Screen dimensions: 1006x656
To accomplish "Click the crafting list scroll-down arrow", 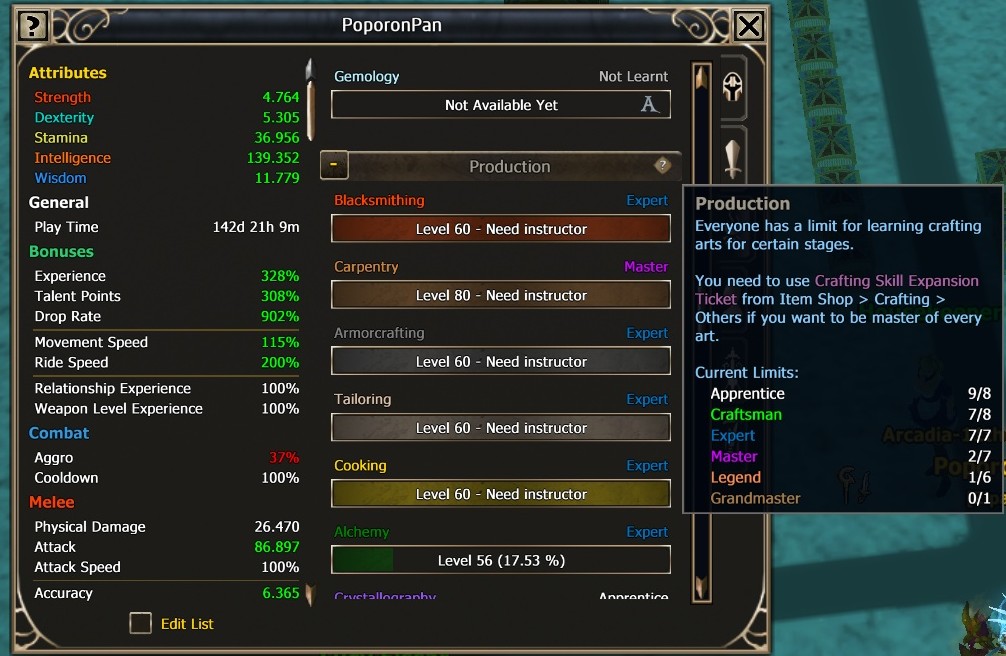I will click(x=702, y=588).
